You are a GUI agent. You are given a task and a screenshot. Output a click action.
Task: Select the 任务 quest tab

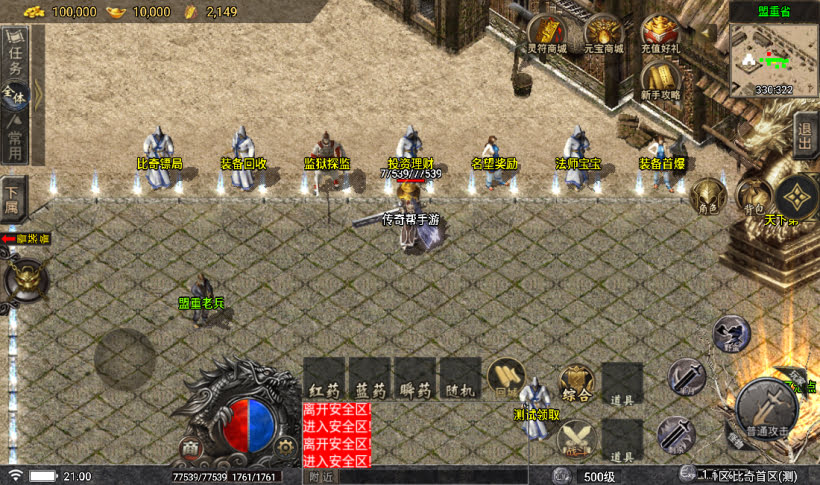[x=16, y=57]
